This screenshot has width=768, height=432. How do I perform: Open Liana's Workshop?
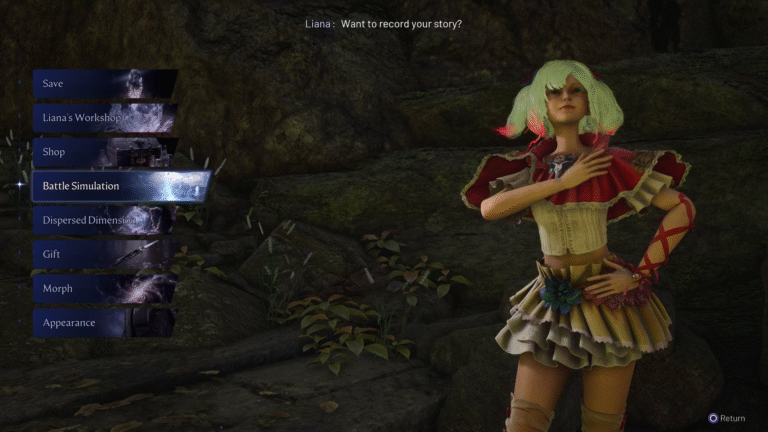(x=103, y=118)
